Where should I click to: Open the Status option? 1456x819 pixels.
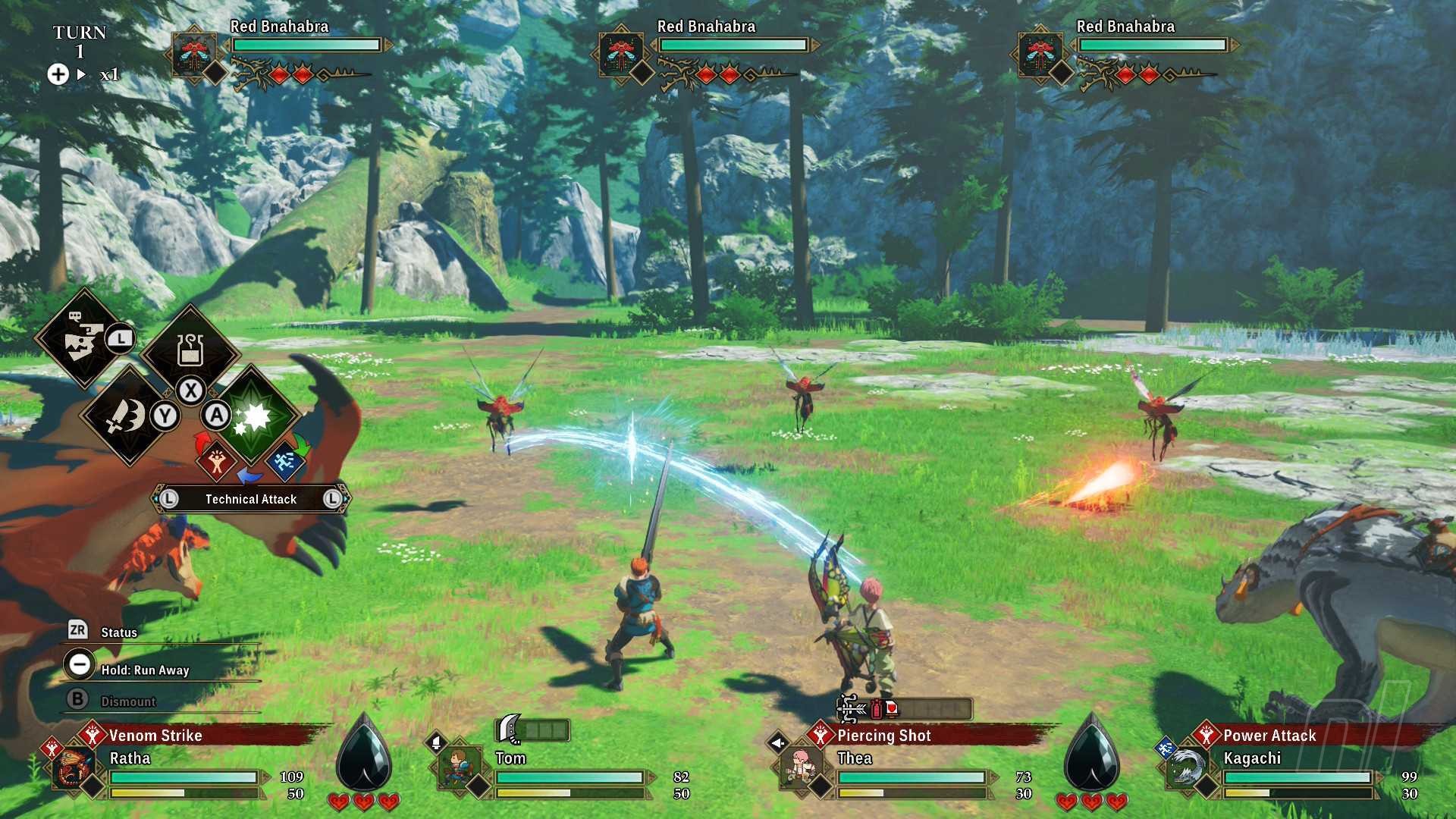coord(119,632)
